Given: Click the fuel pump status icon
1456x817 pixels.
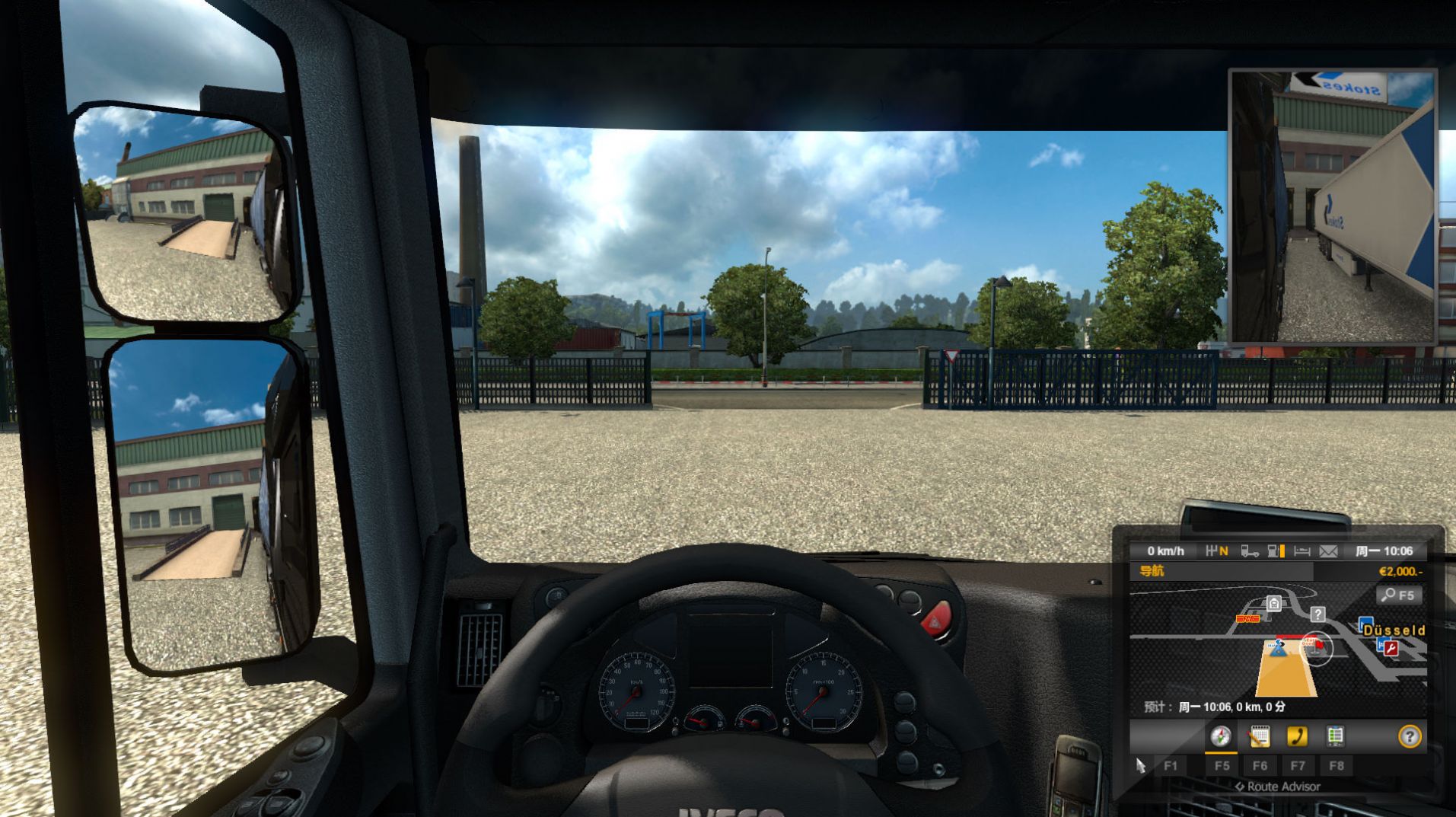Looking at the screenshot, I should tap(1273, 551).
